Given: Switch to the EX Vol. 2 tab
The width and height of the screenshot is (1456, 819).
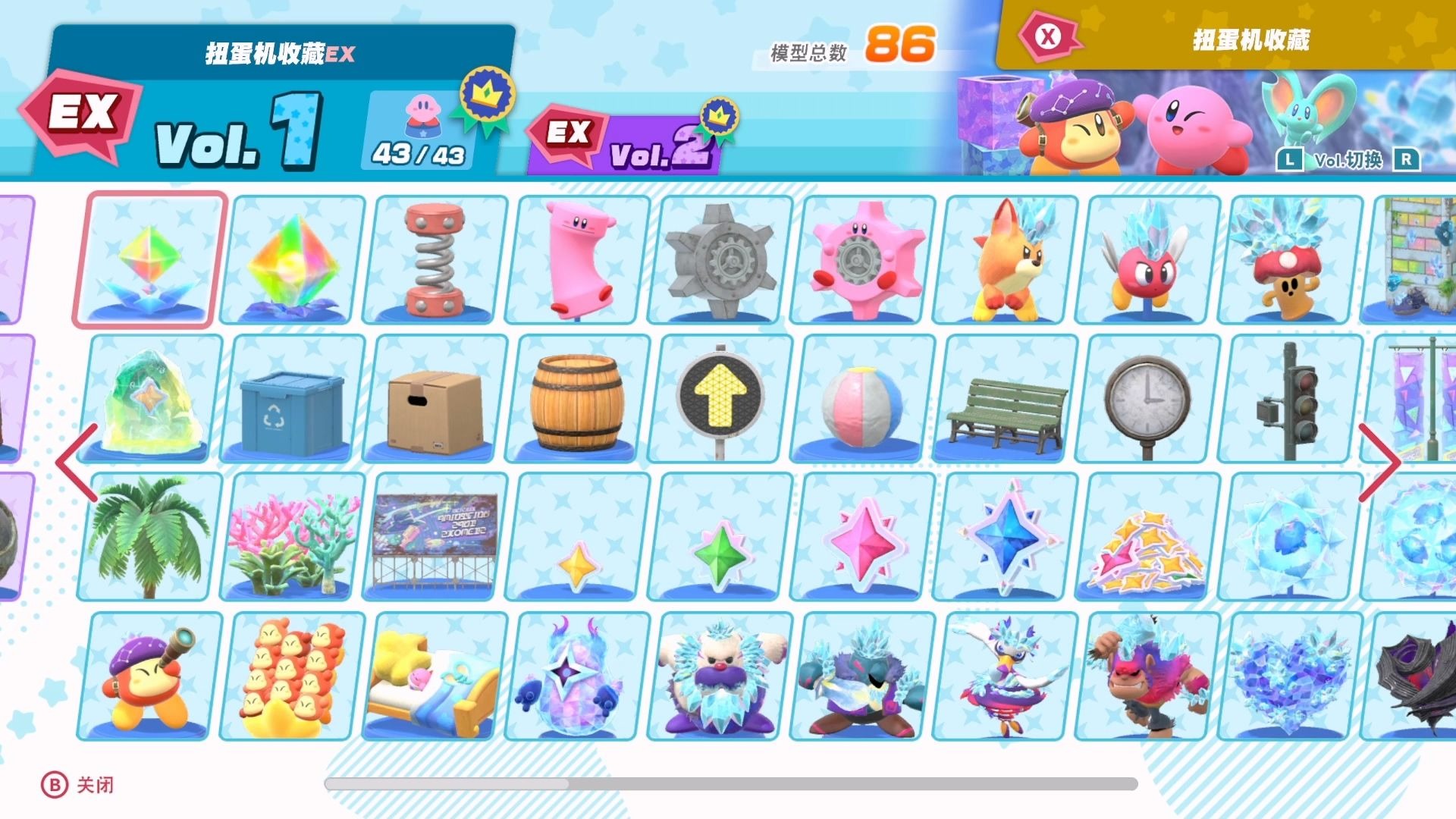Looking at the screenshot, I should (x=629, y=140).
